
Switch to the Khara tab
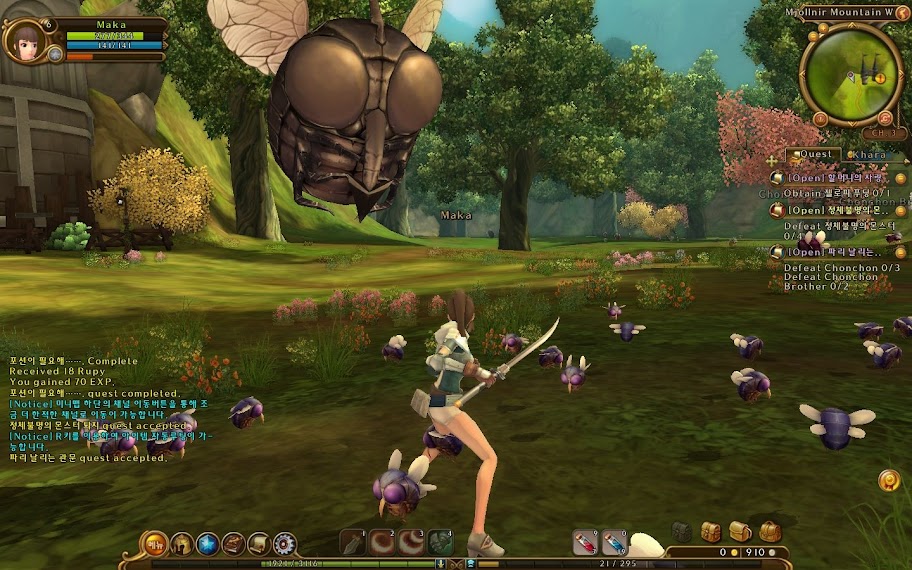point(869,155)
